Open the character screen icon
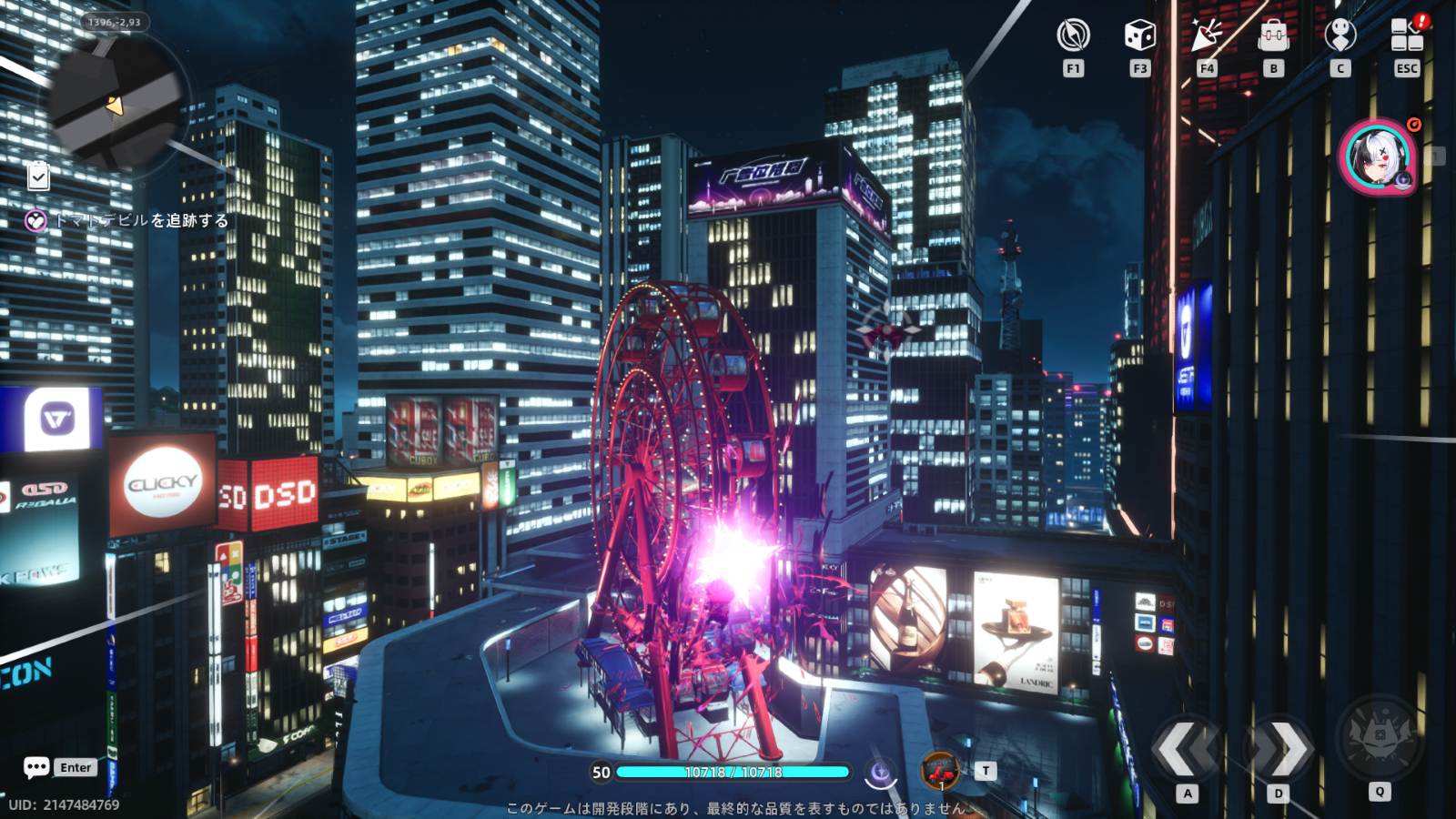The width and height of the screenshot is (1456, 819). [1340, 36]
